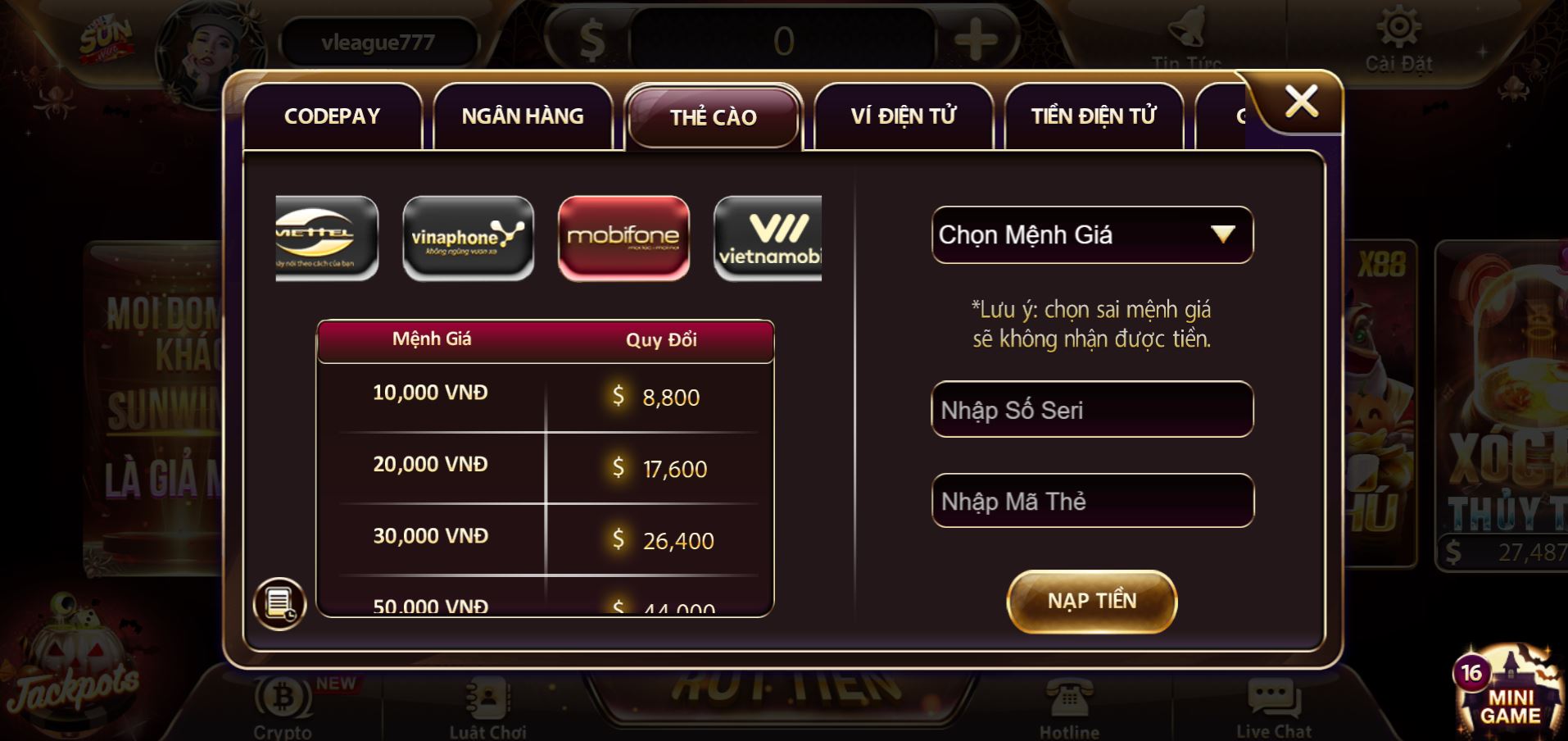Select the Viettel card provider
The width and height of the screenshot is (1568, 741).
click(324, 238)
